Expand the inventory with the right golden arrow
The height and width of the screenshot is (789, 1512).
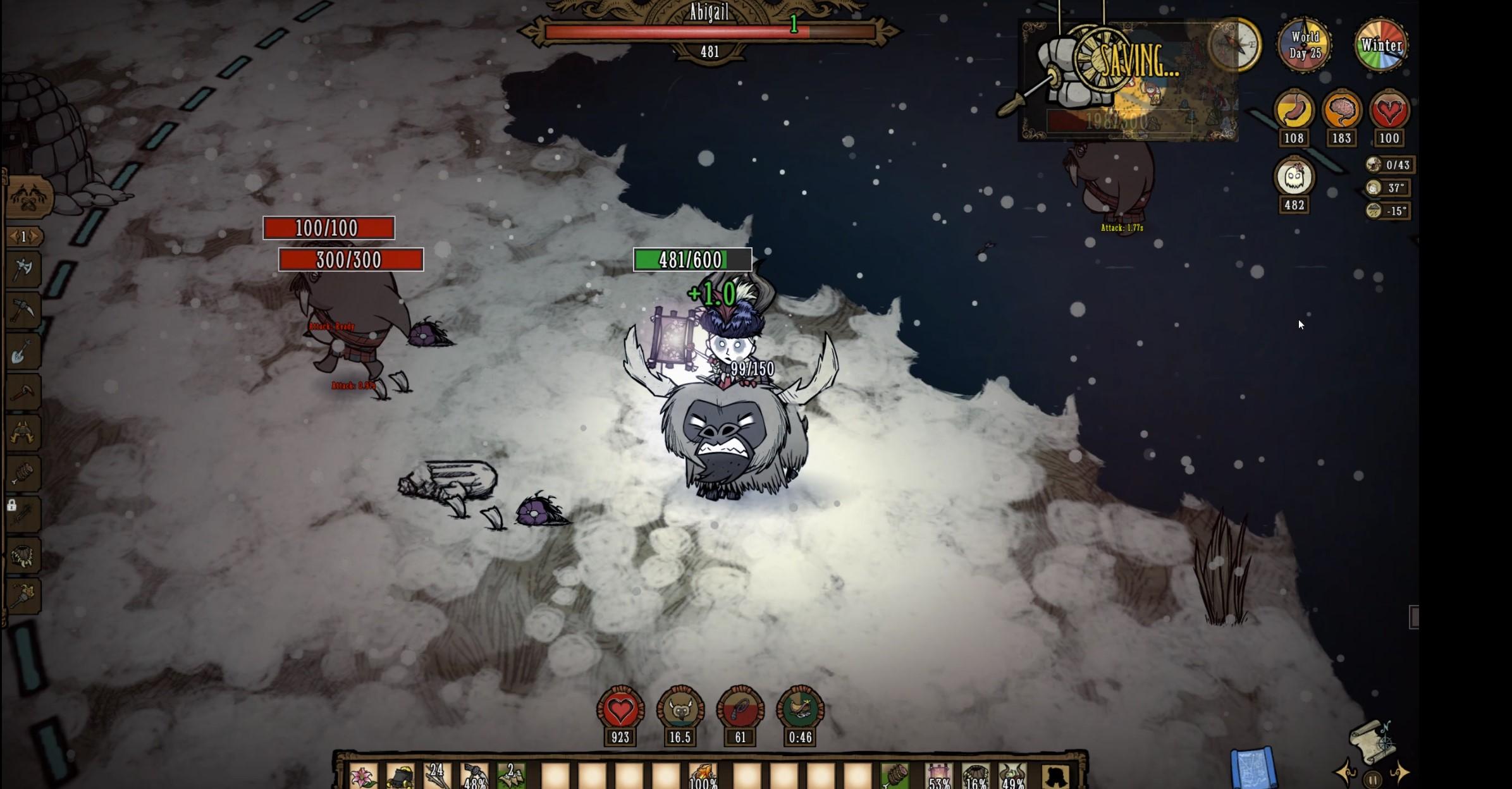click(1399, 773)
